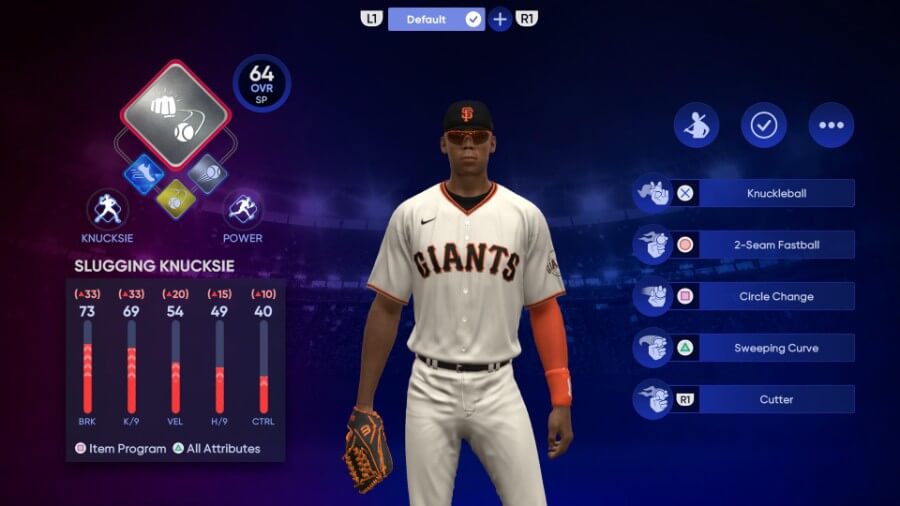Select the Knuckleball pitch slot

coord(776,193)
